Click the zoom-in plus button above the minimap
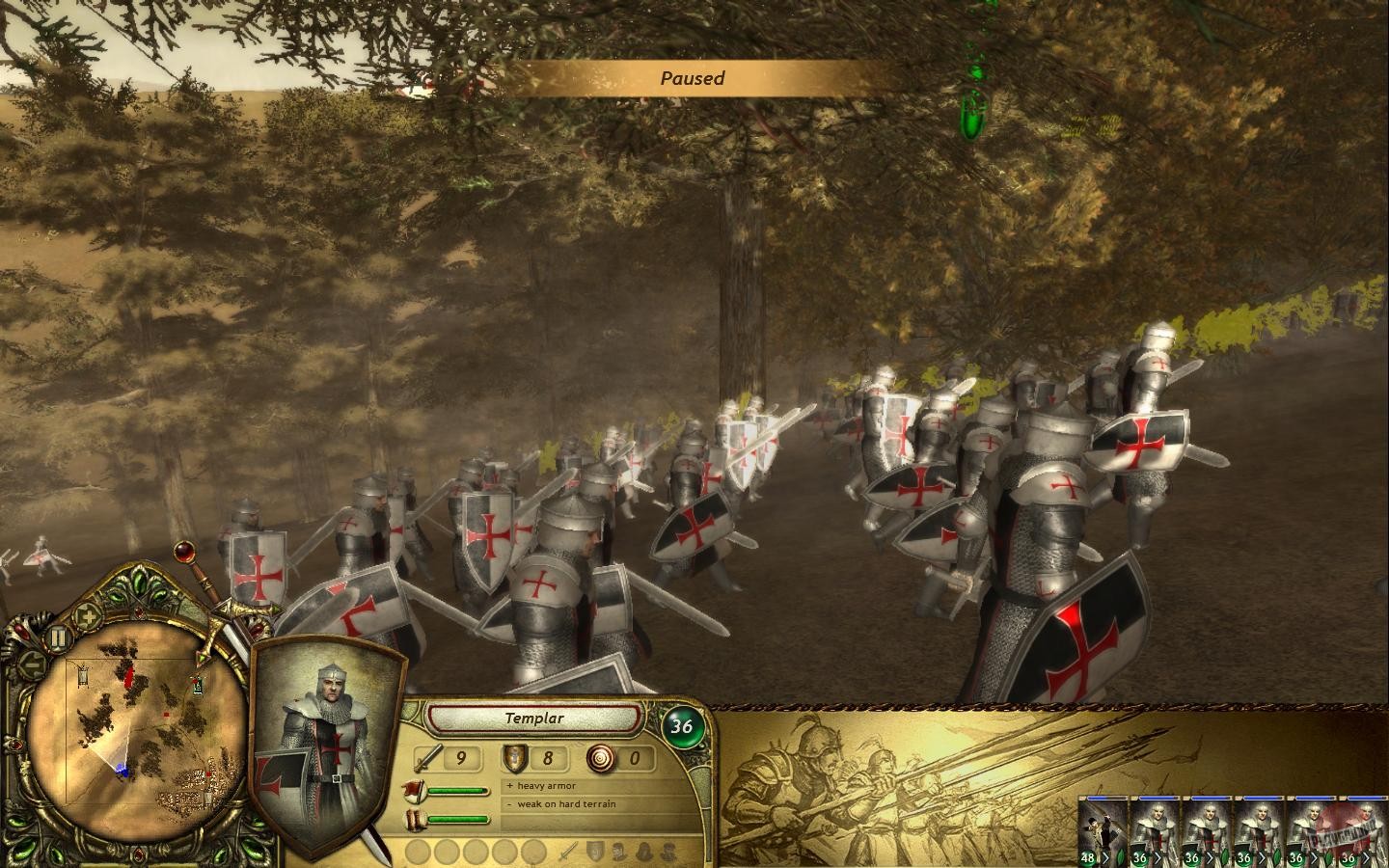 89,615
